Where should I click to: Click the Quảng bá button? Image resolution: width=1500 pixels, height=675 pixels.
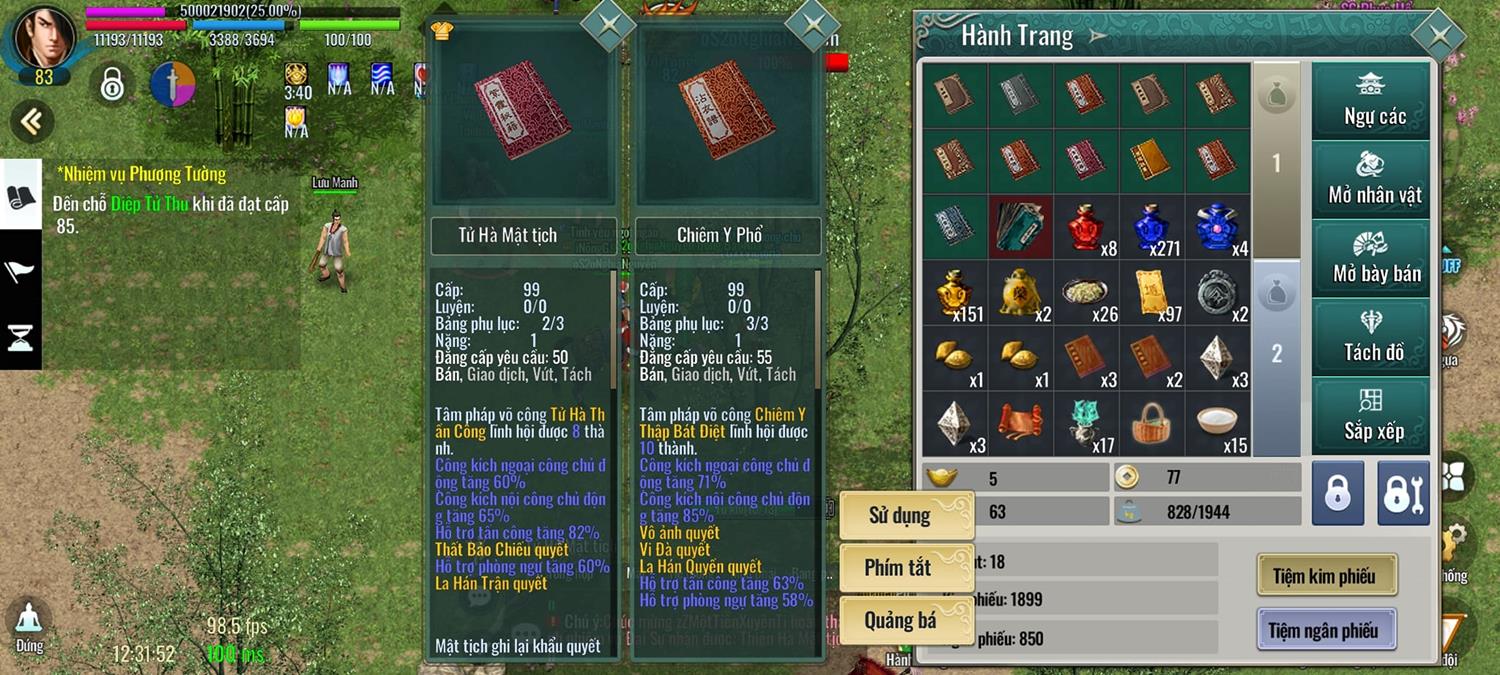pyautogui.click(x=905, y=620)
